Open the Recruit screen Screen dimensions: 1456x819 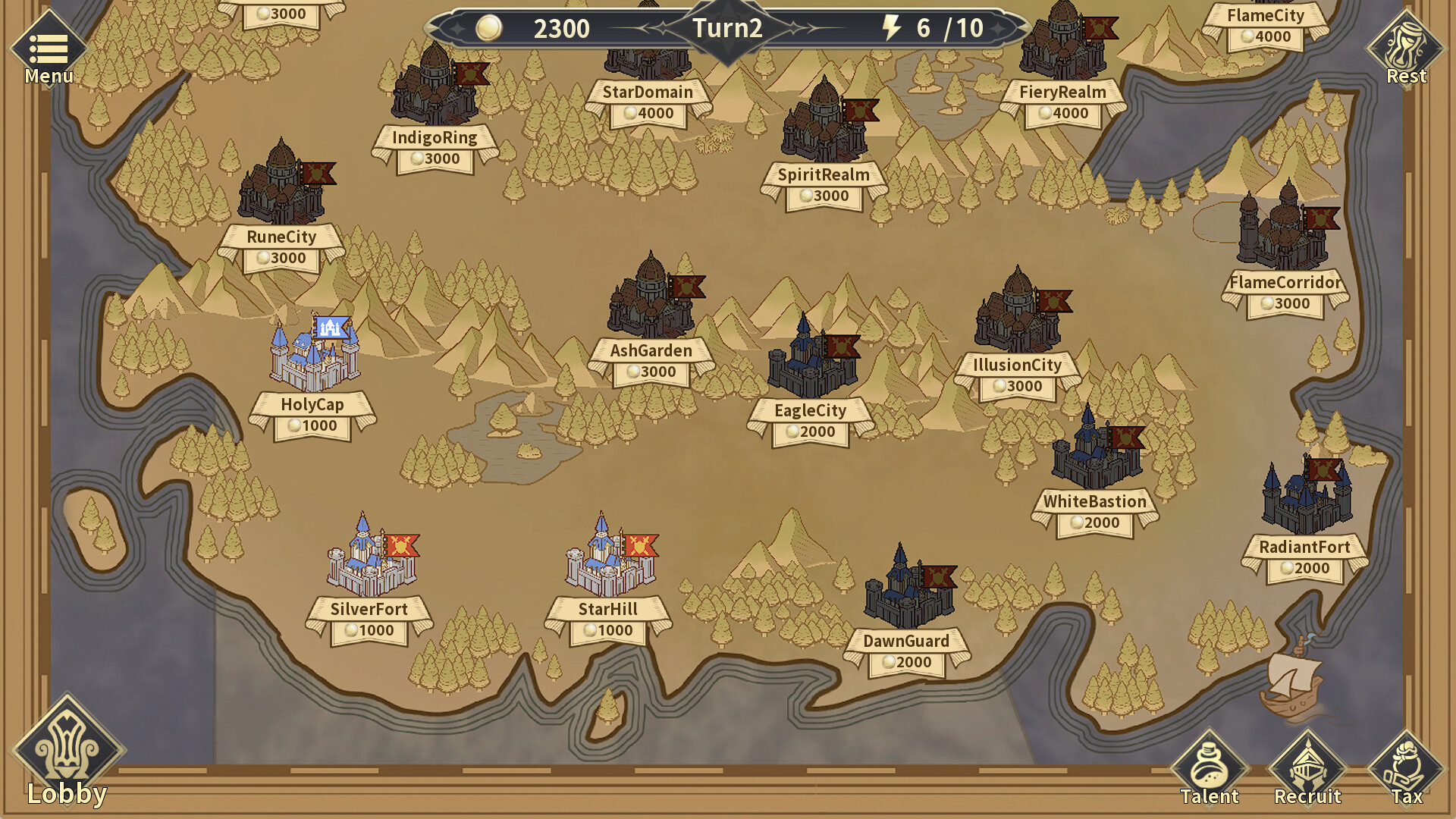coord(1308,762)
